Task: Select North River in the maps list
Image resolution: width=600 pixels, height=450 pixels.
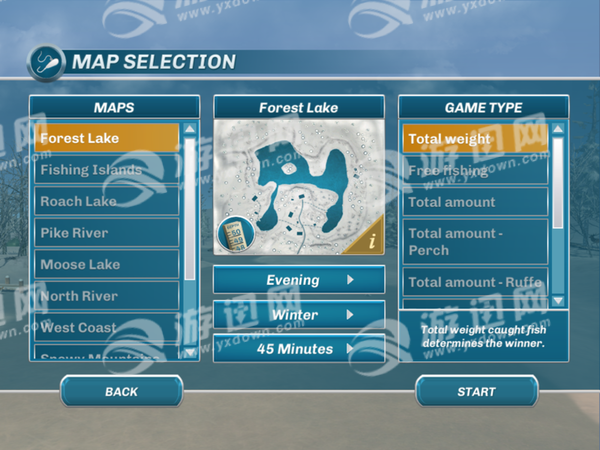Action: coord(106,296)
